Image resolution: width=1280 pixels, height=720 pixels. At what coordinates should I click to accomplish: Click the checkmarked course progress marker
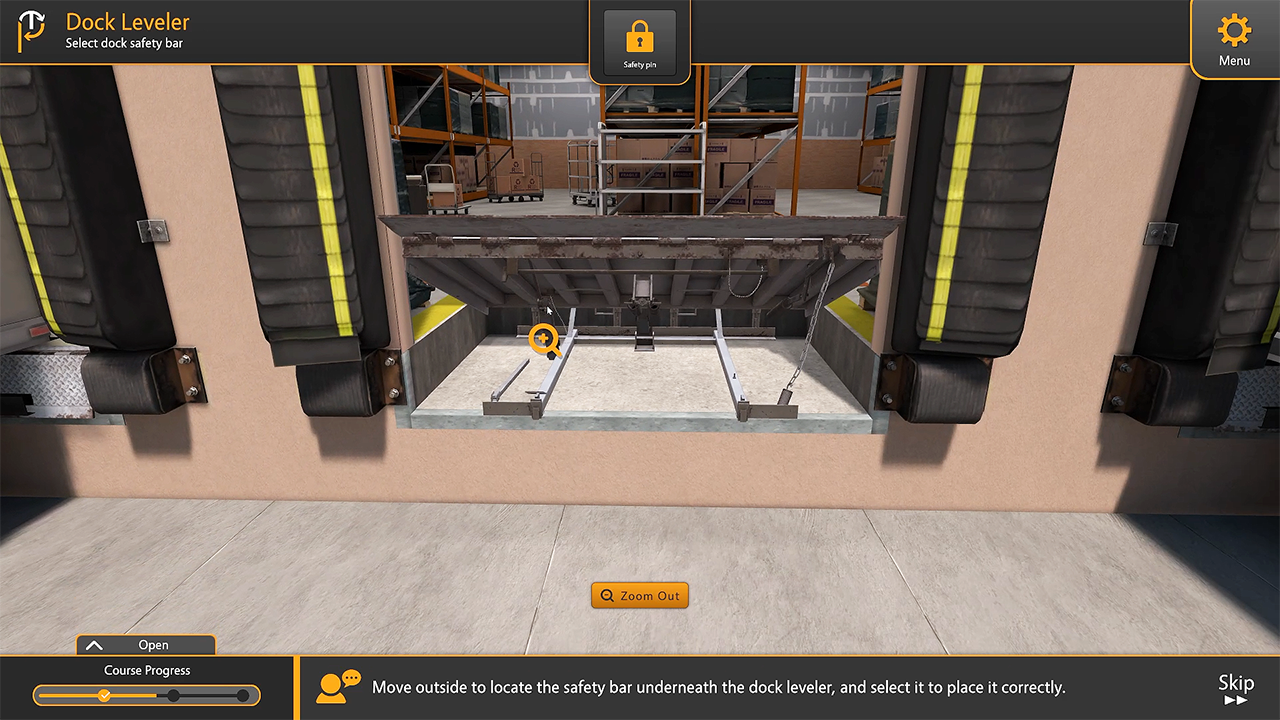(x=104, y=695)
